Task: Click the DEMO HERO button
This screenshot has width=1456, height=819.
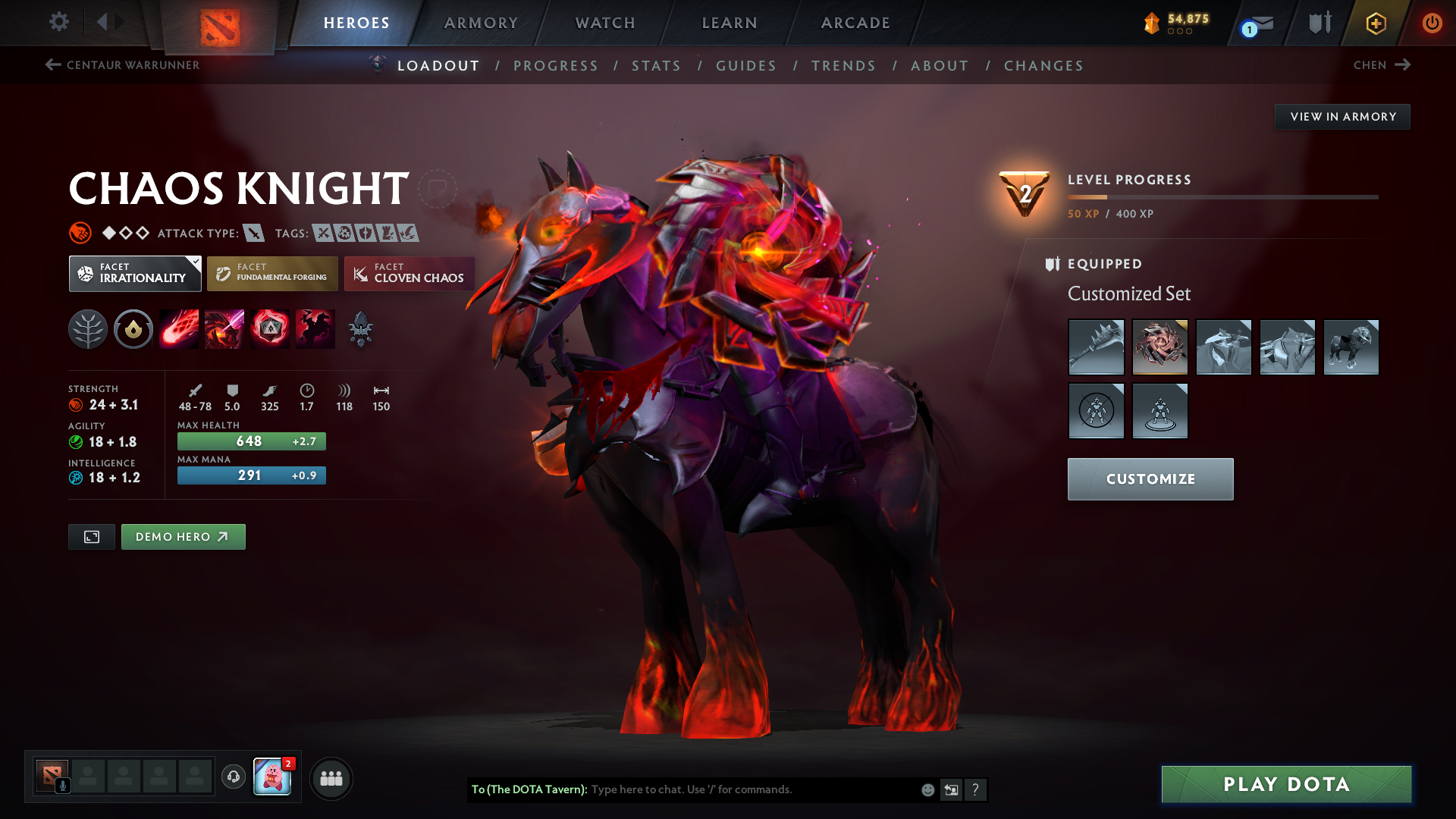Action: pos(183,536)
